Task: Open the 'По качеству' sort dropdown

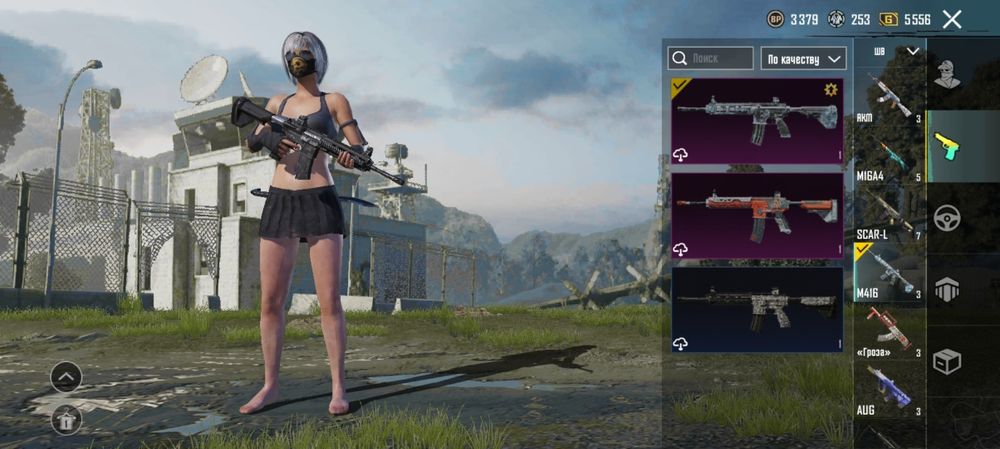Action: pos(803,58)
